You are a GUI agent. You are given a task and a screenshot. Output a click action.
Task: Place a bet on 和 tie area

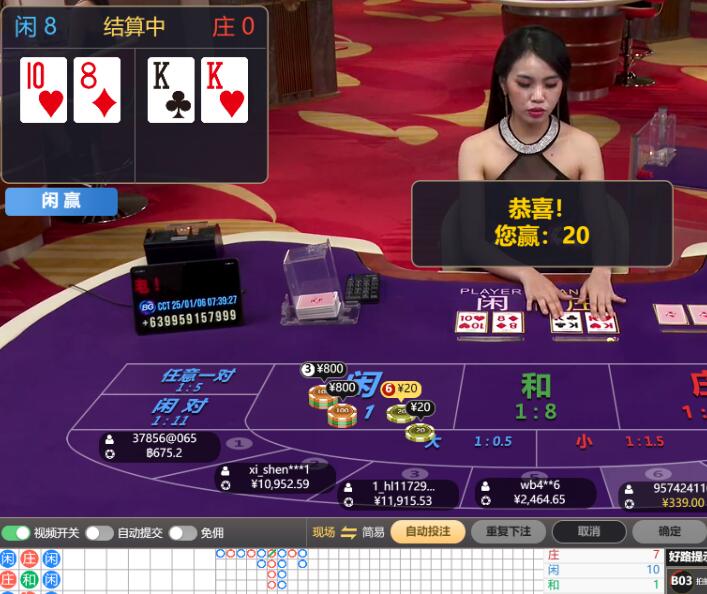point(536,396)
